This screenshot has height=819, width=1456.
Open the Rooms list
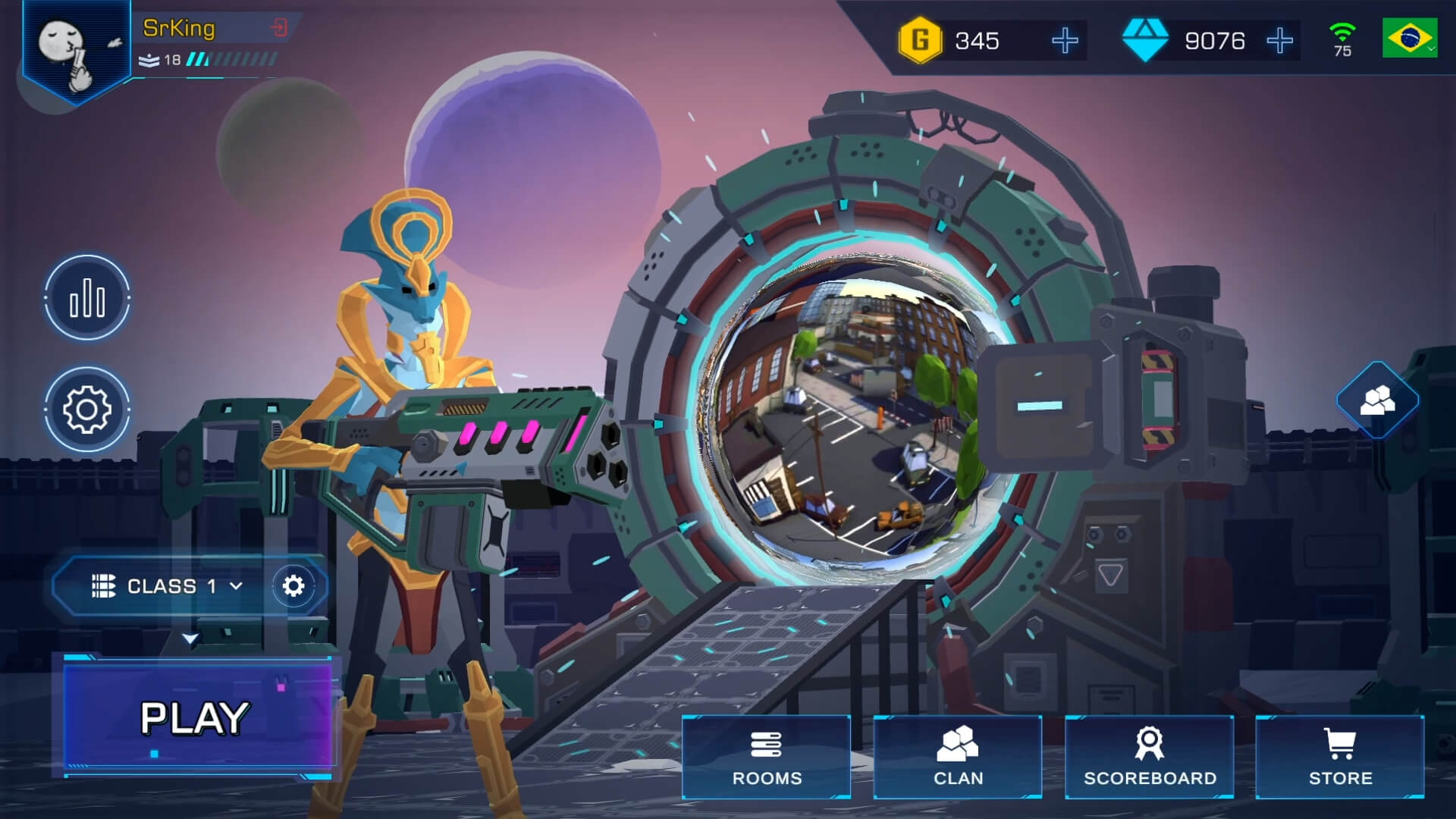(766, 757)
